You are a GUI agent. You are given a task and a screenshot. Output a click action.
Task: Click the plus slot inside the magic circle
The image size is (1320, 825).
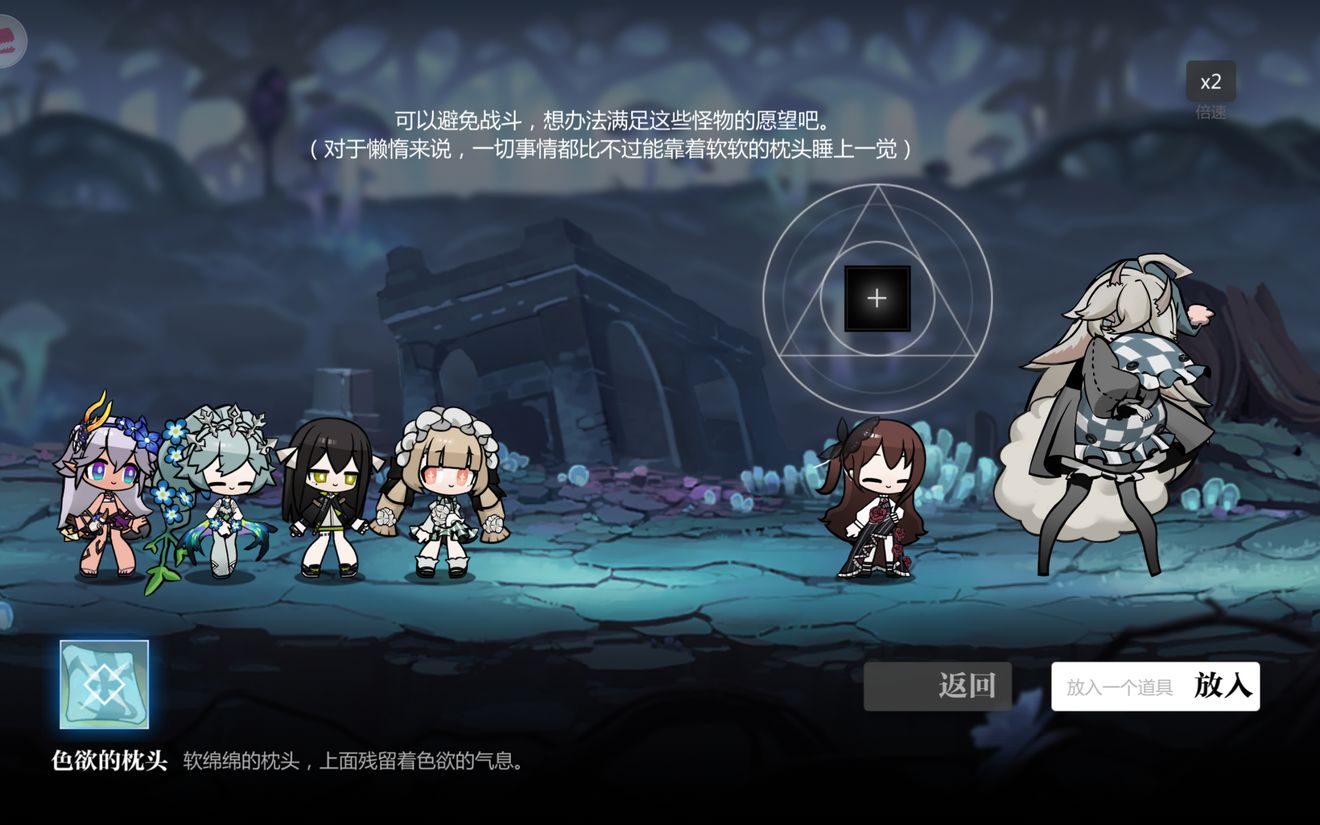876,296
